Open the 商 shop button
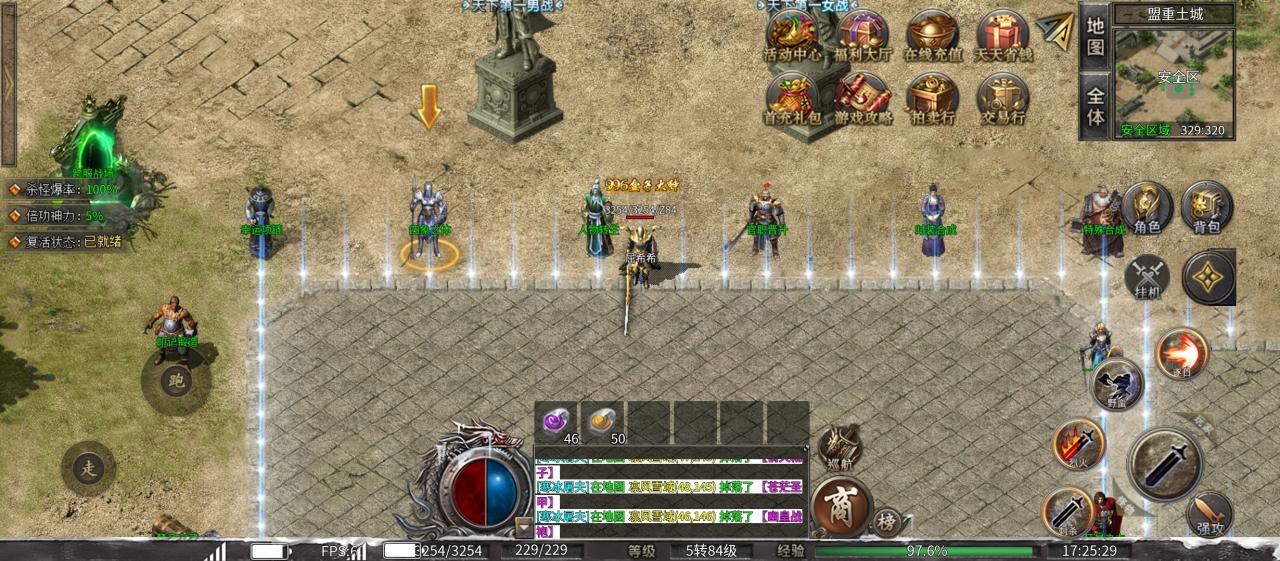The height and width of the screenshot is (561, 1280). [838, 506]
